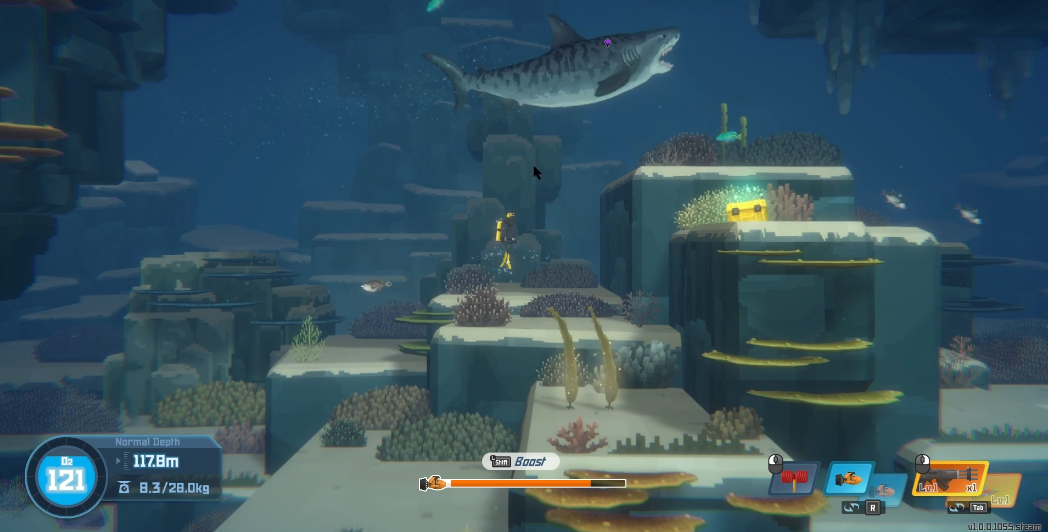Choose the faded backup scooter slot

[885, 489]
